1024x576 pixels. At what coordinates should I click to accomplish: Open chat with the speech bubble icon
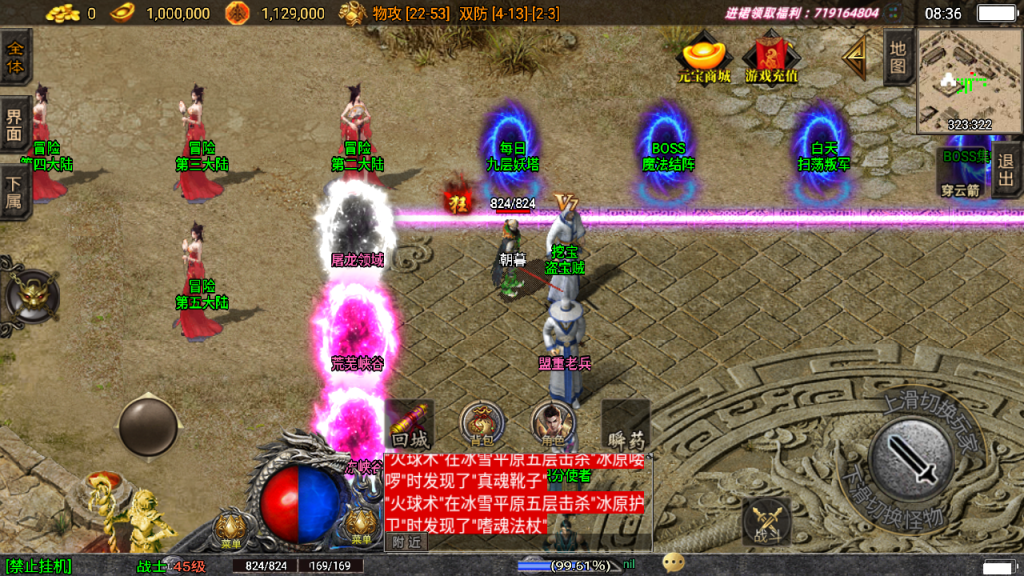(x=674, y=563)
